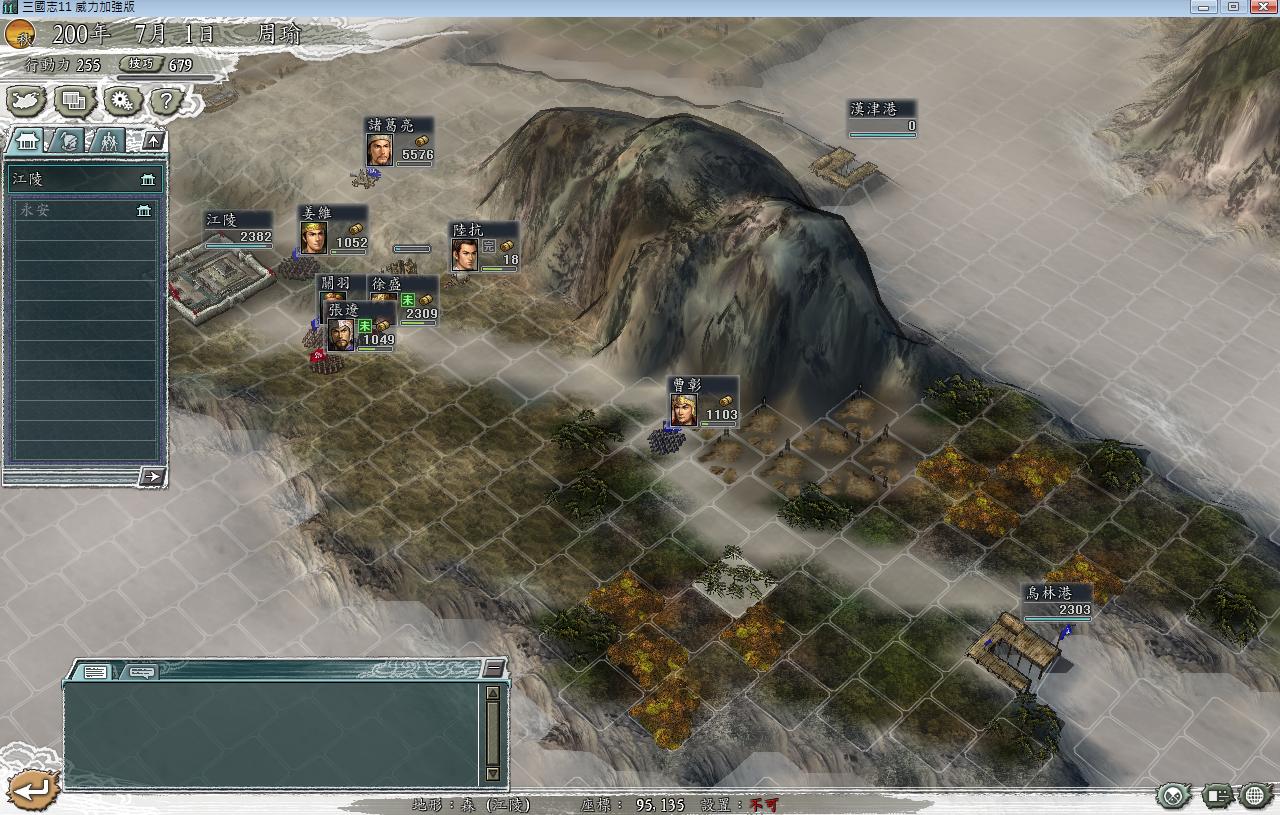1280x815 pixels.
Task: Switch to the city building tab
Action: click(x=27, y=141)
